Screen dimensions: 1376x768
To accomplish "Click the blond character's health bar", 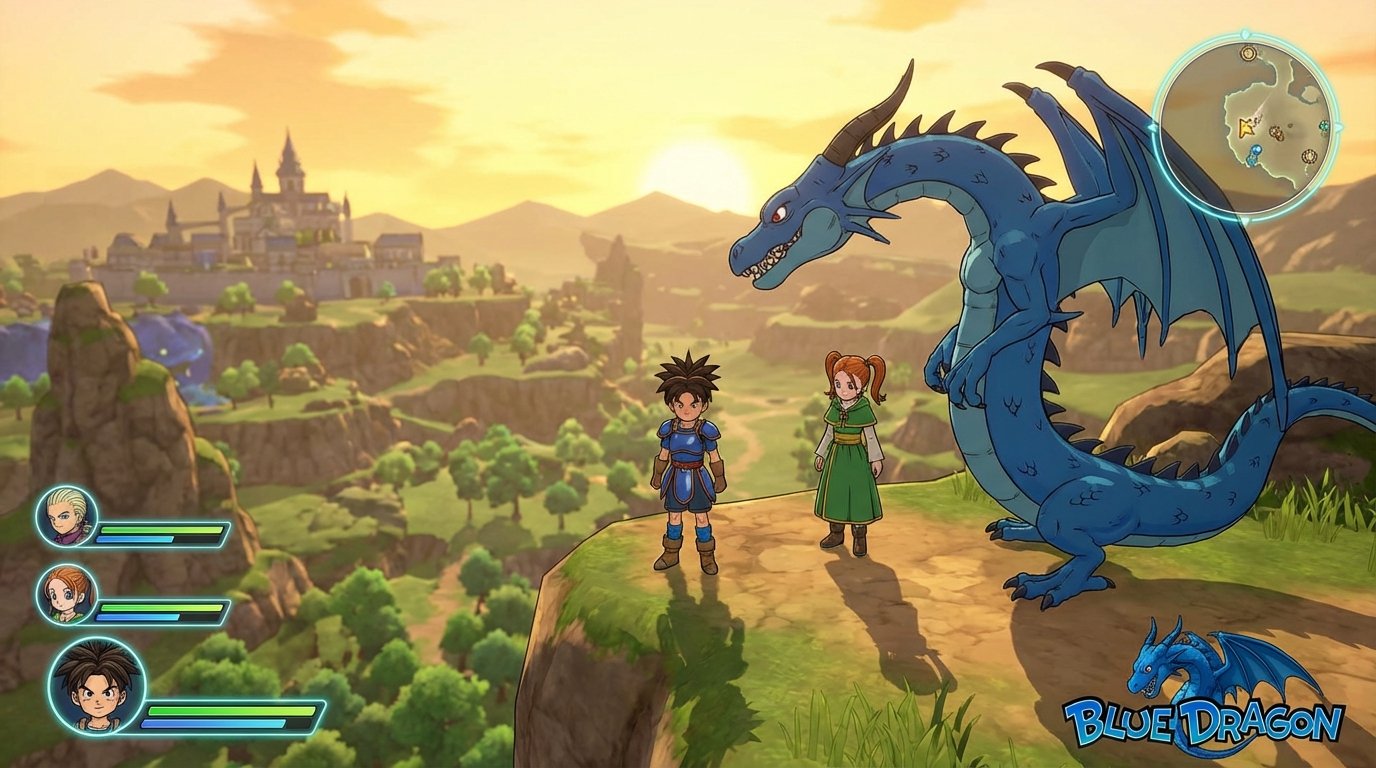I will pos(159,529).
